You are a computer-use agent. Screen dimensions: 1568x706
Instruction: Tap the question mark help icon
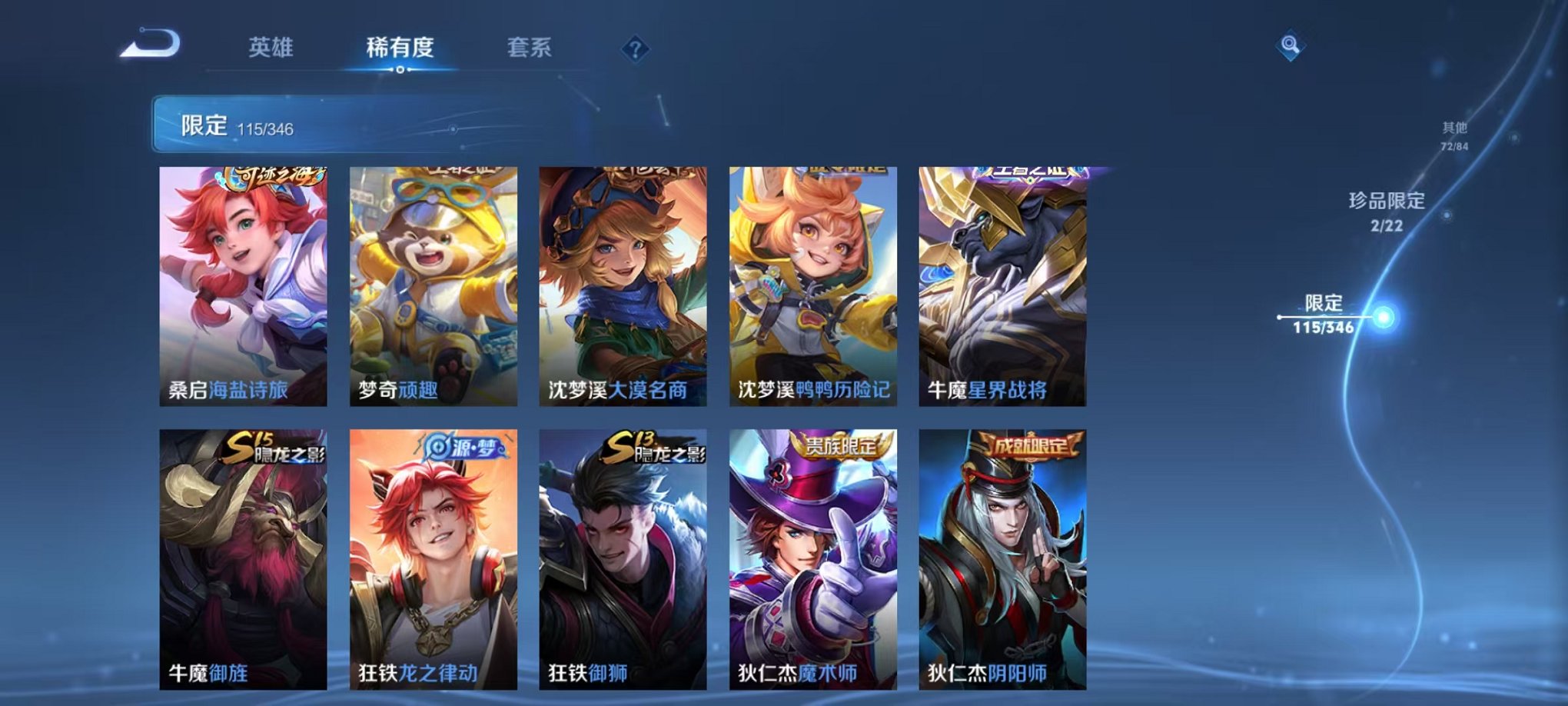(x=633, y=48)
